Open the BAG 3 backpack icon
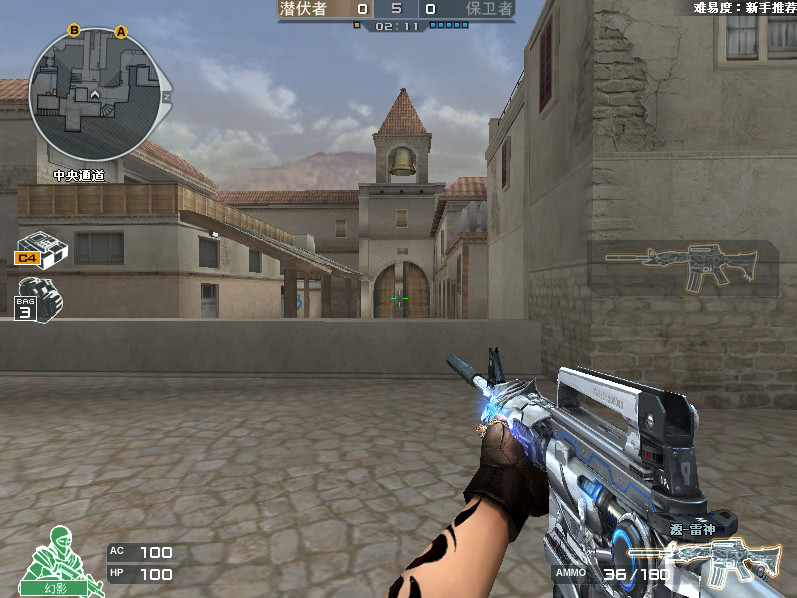The width and height of the screenshot is (797, 598). [x=40, y=297]
